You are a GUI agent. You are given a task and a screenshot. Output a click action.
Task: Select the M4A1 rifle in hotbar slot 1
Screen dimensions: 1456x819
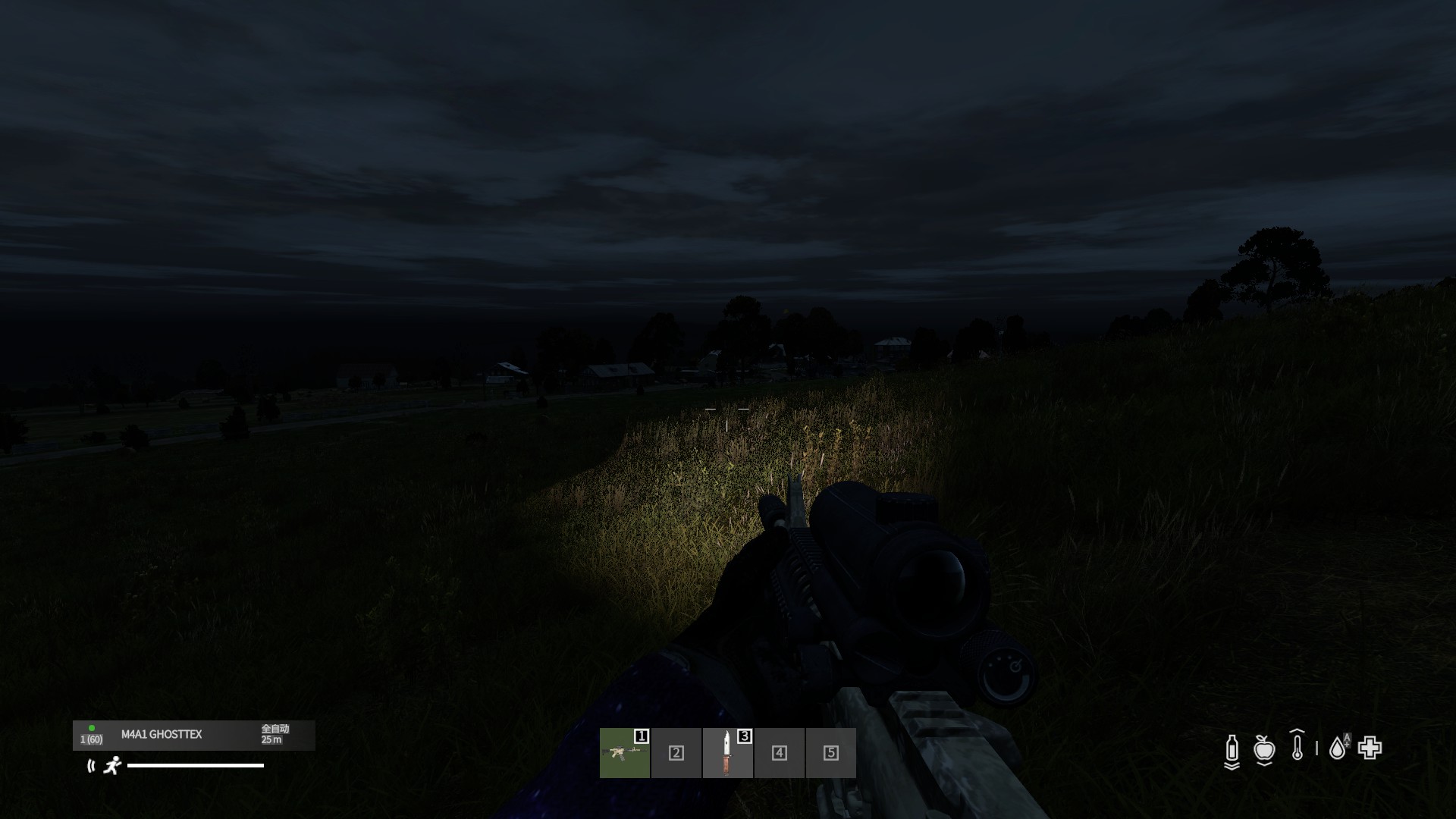tap(625, 752)
